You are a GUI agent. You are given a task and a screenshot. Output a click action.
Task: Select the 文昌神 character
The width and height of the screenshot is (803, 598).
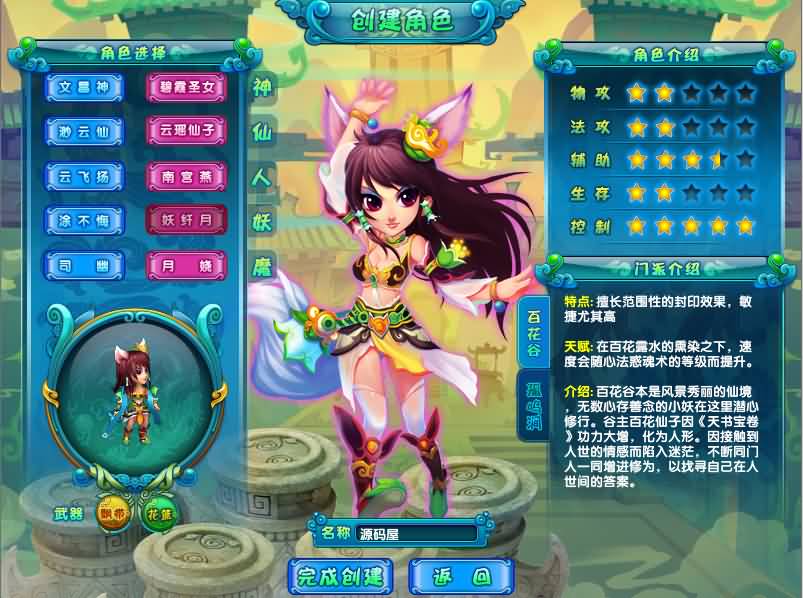click(x=84, y=88)
